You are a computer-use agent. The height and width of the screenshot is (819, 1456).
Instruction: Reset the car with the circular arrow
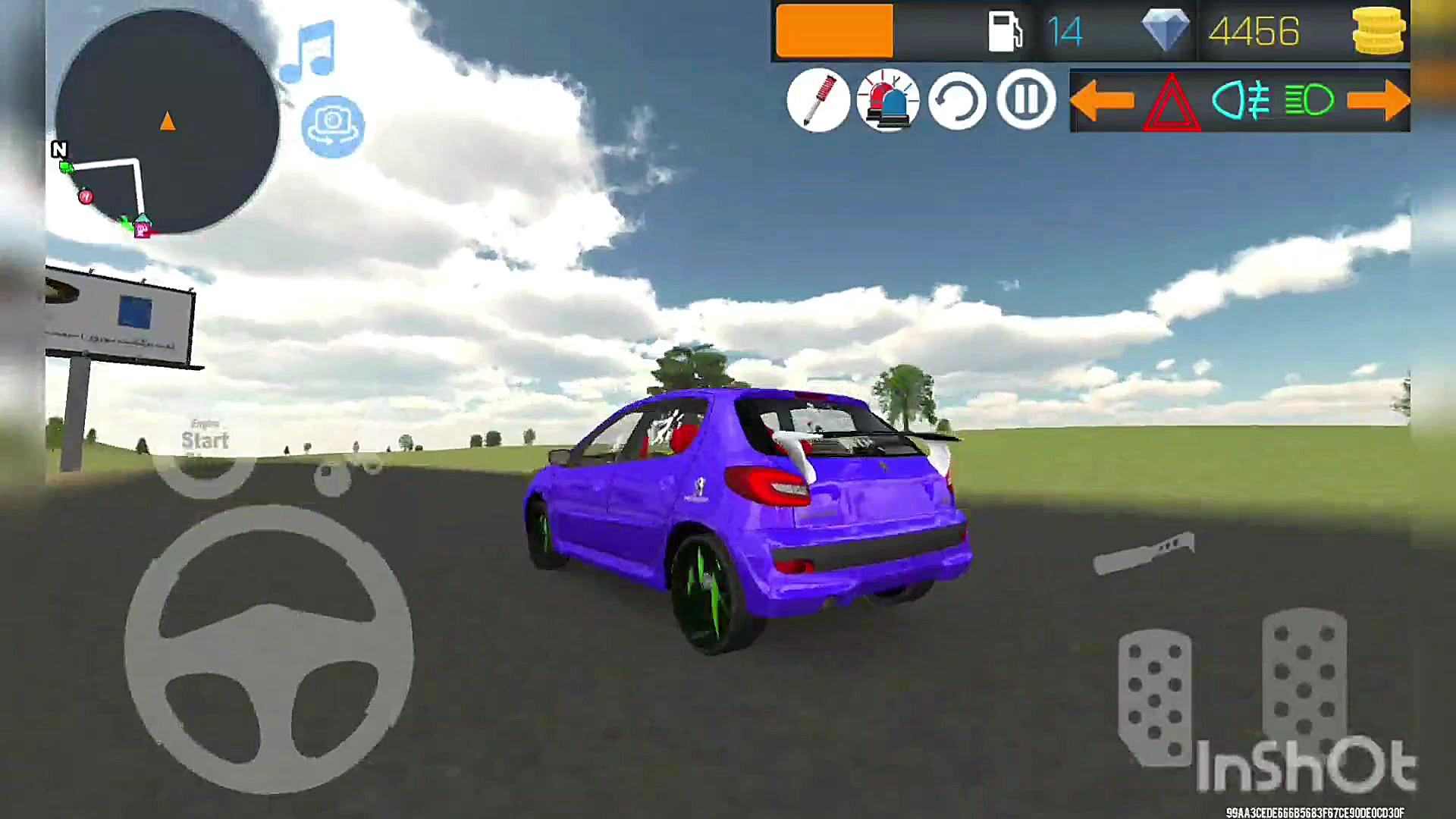click(x=957, y=100)
